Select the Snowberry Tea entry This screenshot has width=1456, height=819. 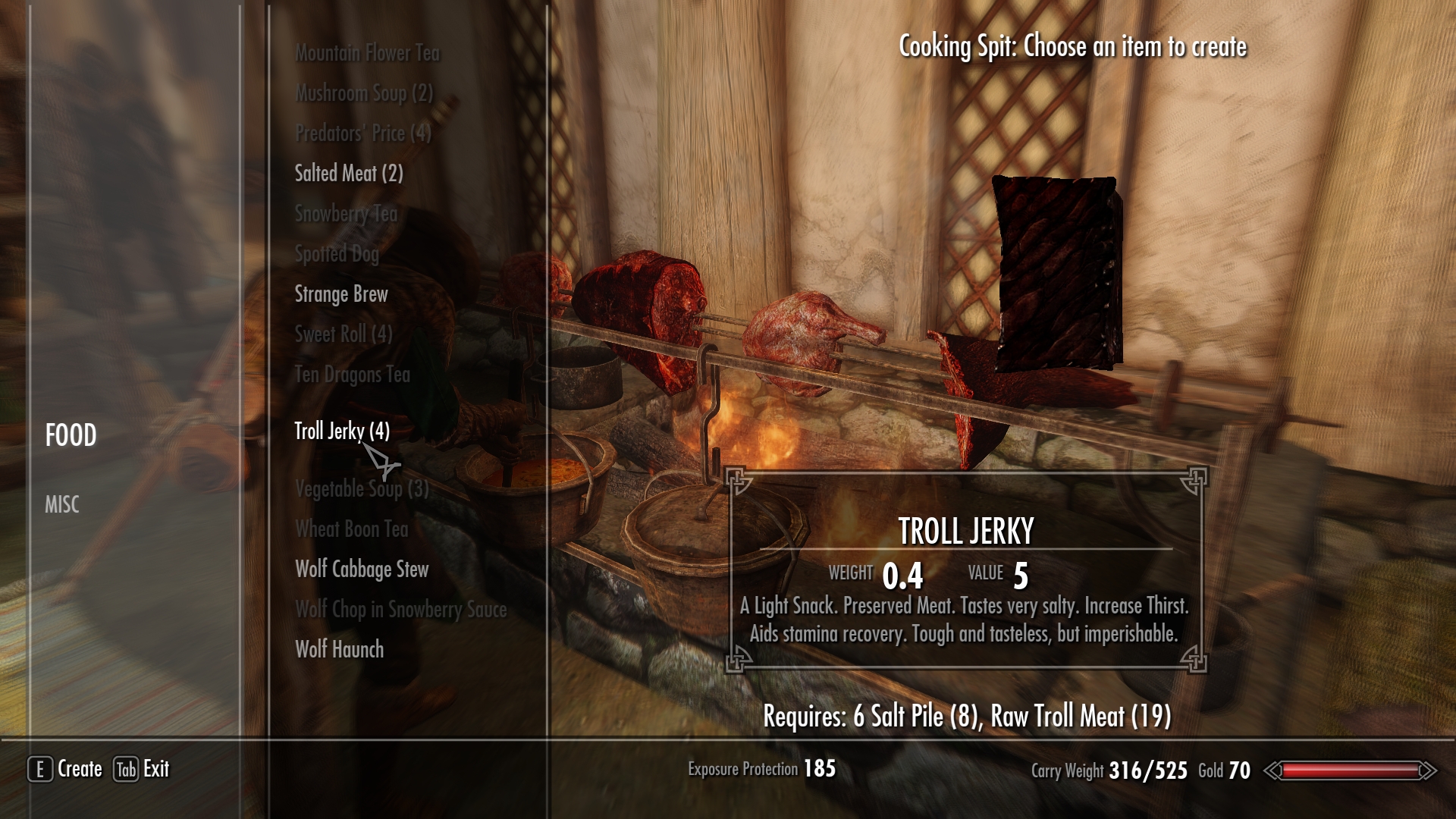pyautogui.click(x=346, y=214)
